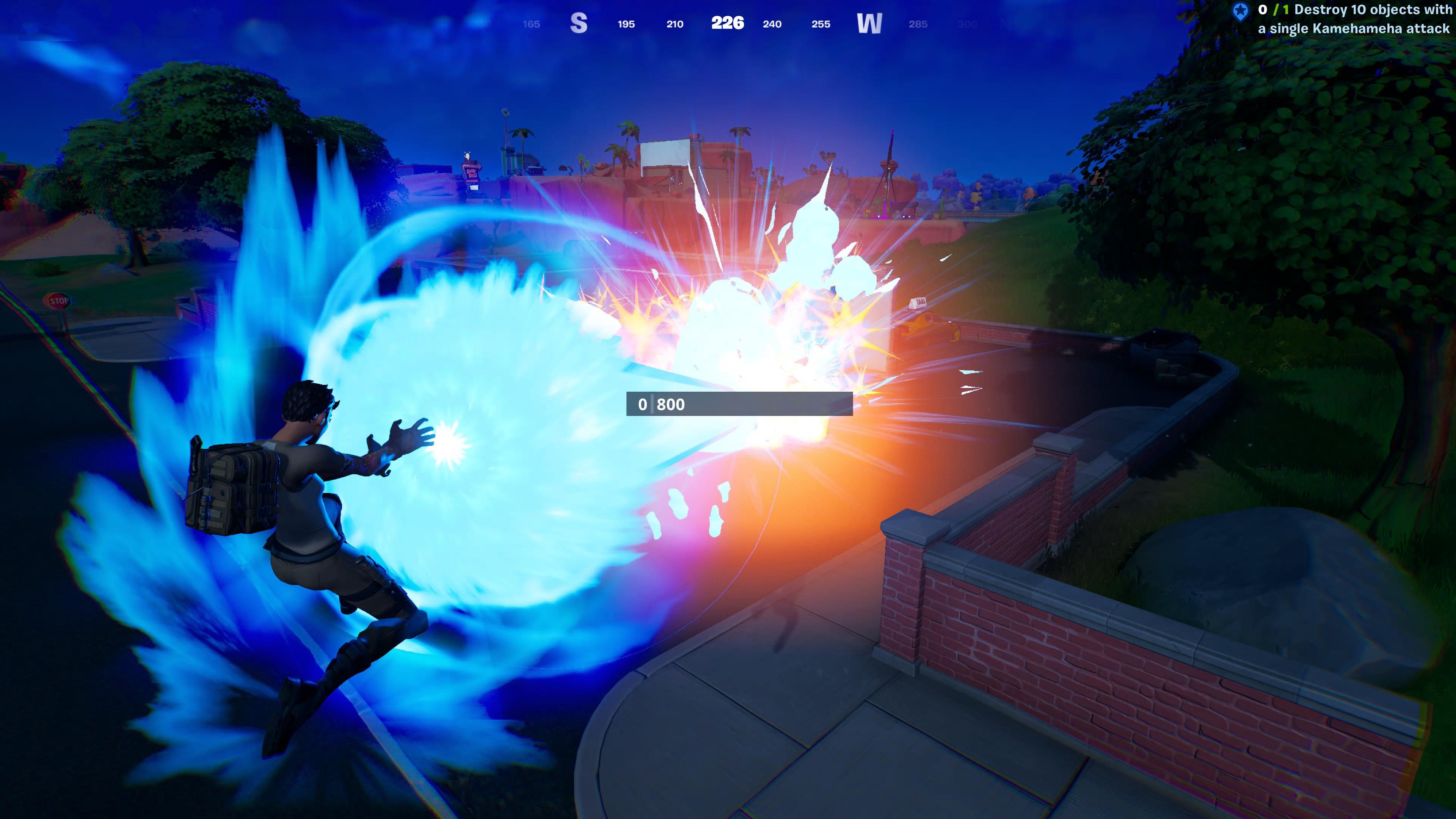Click the 240 mark on the compass bar
This screenshot has height=819, width=1456.
coord(772,24)
